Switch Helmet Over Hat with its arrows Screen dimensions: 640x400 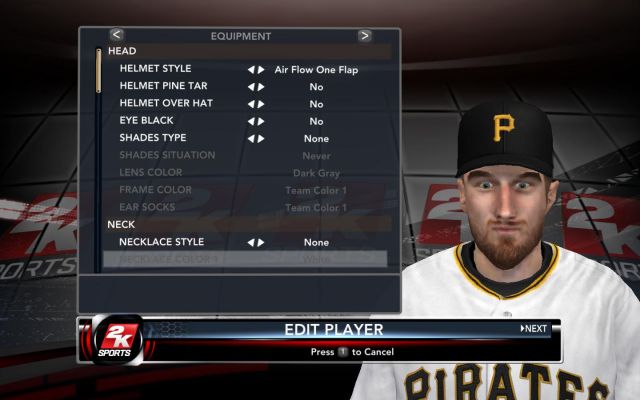pos(256,104)
